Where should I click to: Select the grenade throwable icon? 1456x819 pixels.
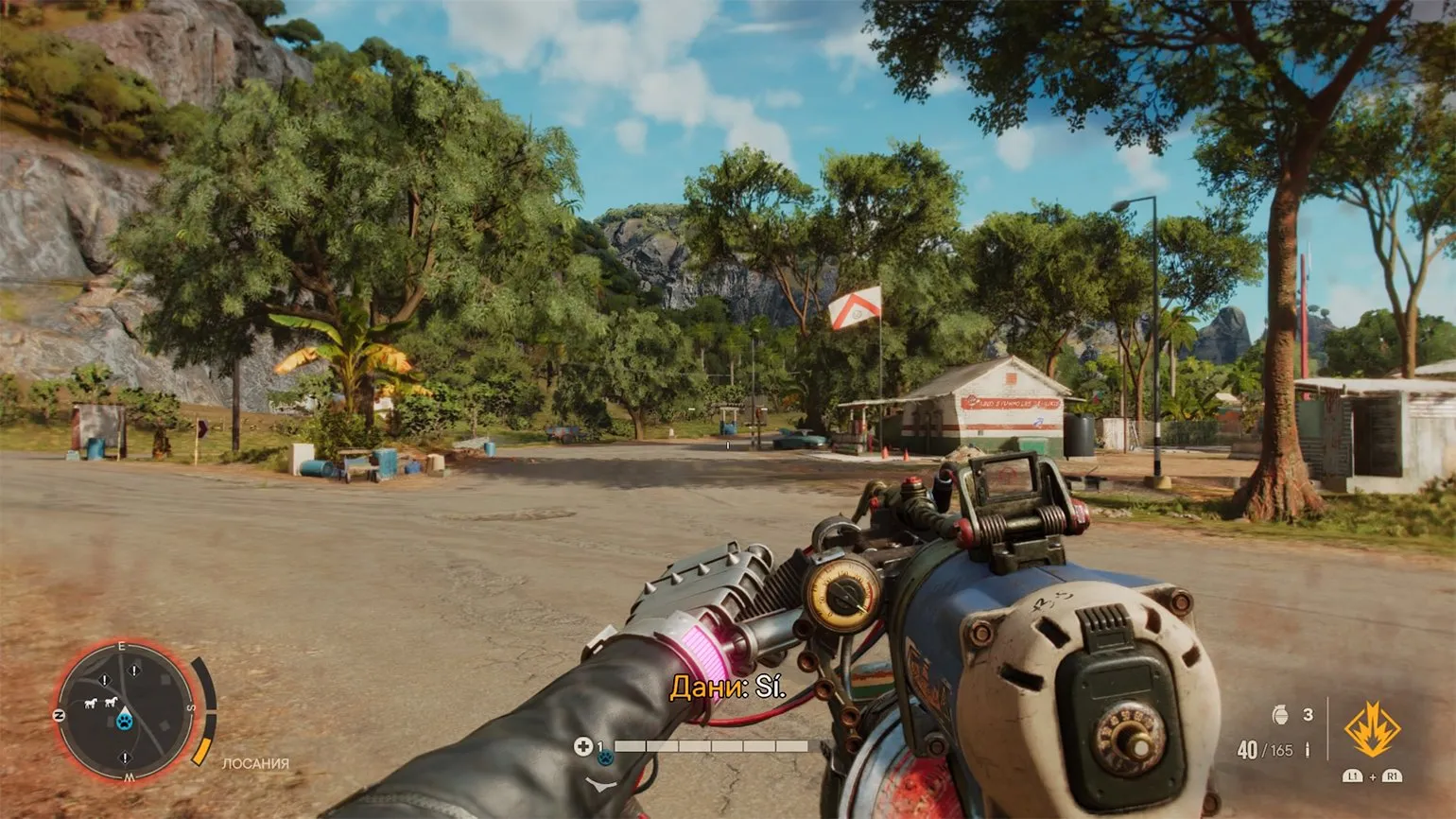tap(1281, 715)
